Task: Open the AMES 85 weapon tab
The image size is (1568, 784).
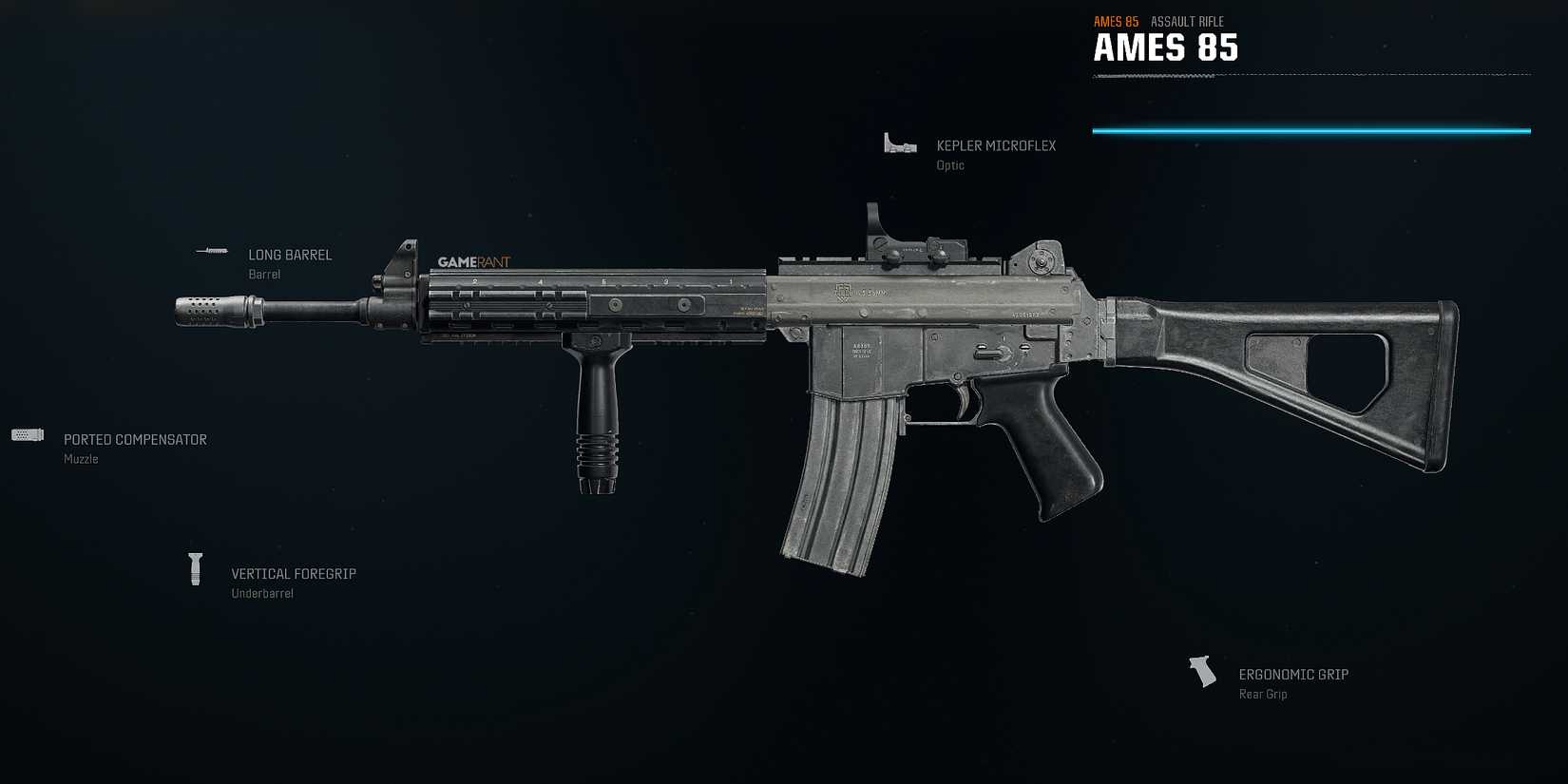Action: click(x=1116, y=21)
